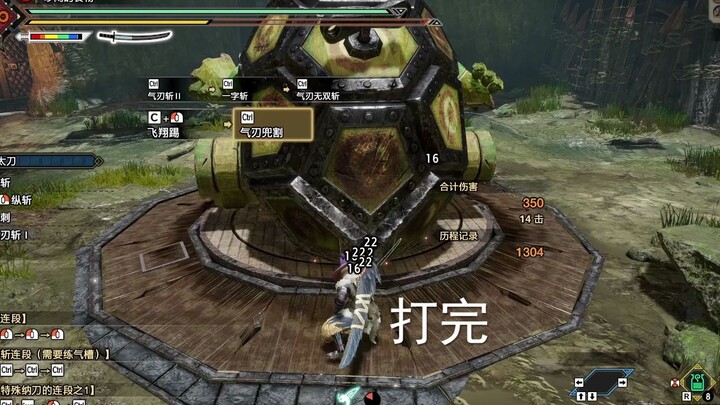Screen dimensions: 720x405
Task: Open the 太刀 weapon controls header
Action: tap(48, 160)
